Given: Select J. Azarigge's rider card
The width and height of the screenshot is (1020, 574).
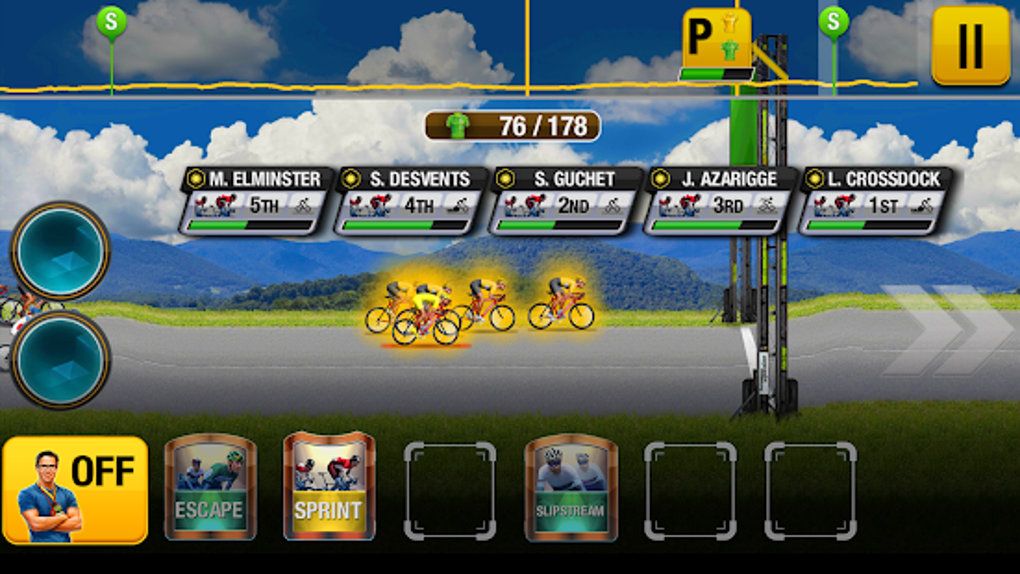Looking at the screenshot, I should click(721, 200).
